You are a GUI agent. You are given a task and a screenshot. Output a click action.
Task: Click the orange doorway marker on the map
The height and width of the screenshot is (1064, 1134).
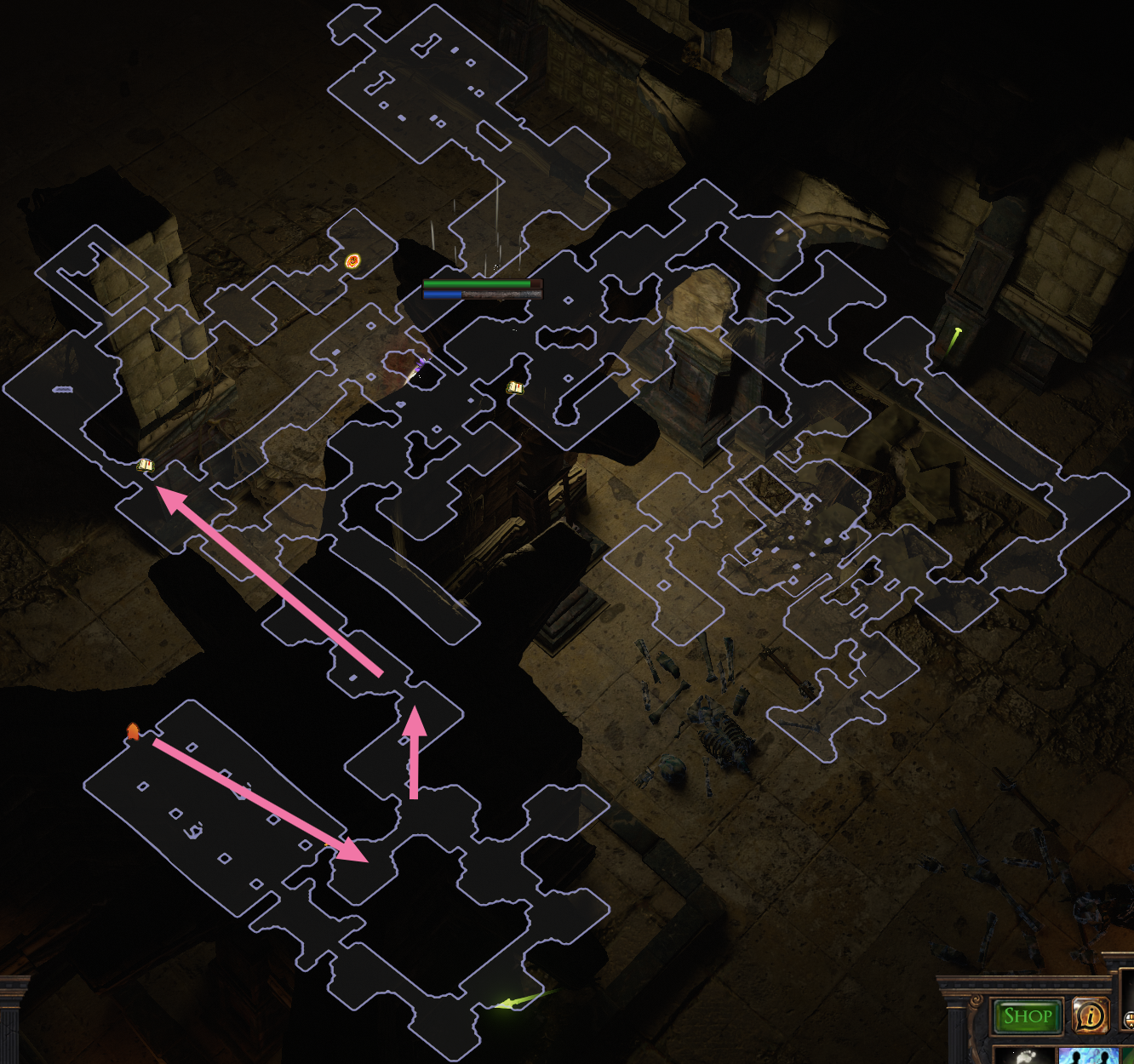click(133, 731)
